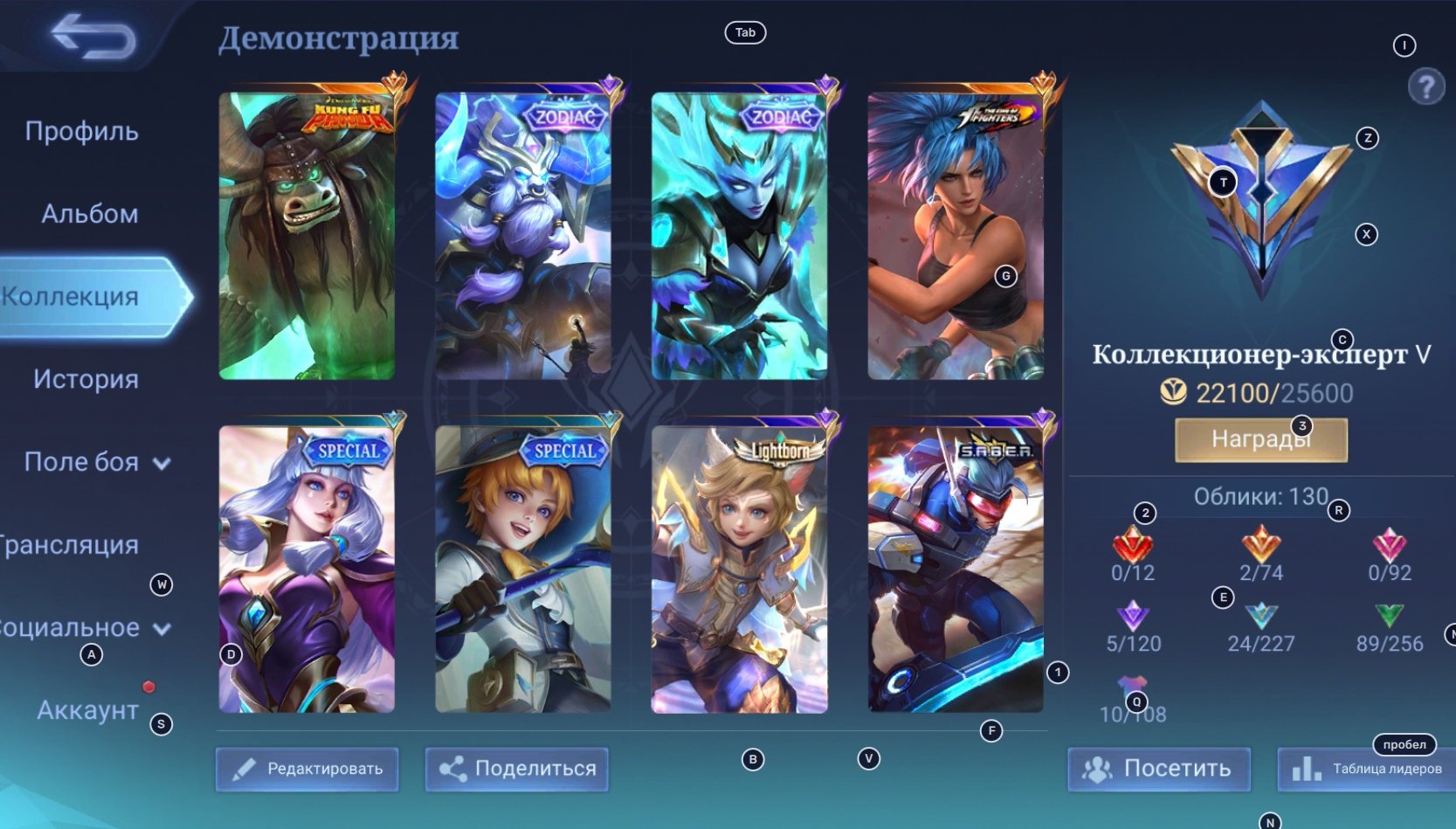The width and height of the screenshot is (1456, 829).
Task: Switch to the Аккаунт tab
Action: click(87, 710)
